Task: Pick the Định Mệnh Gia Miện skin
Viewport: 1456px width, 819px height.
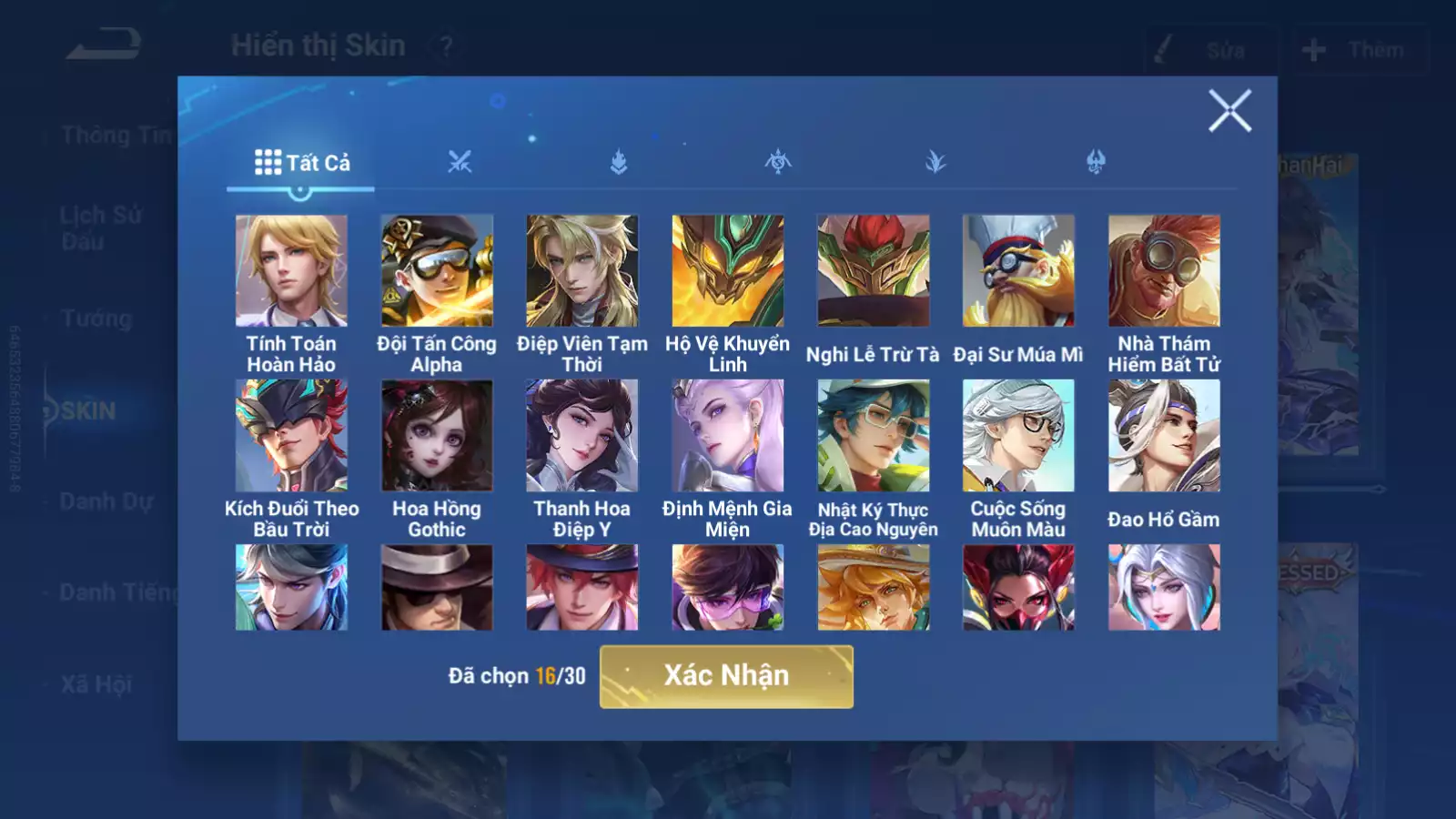Action: pyautogui.click(x=727, y=435)
